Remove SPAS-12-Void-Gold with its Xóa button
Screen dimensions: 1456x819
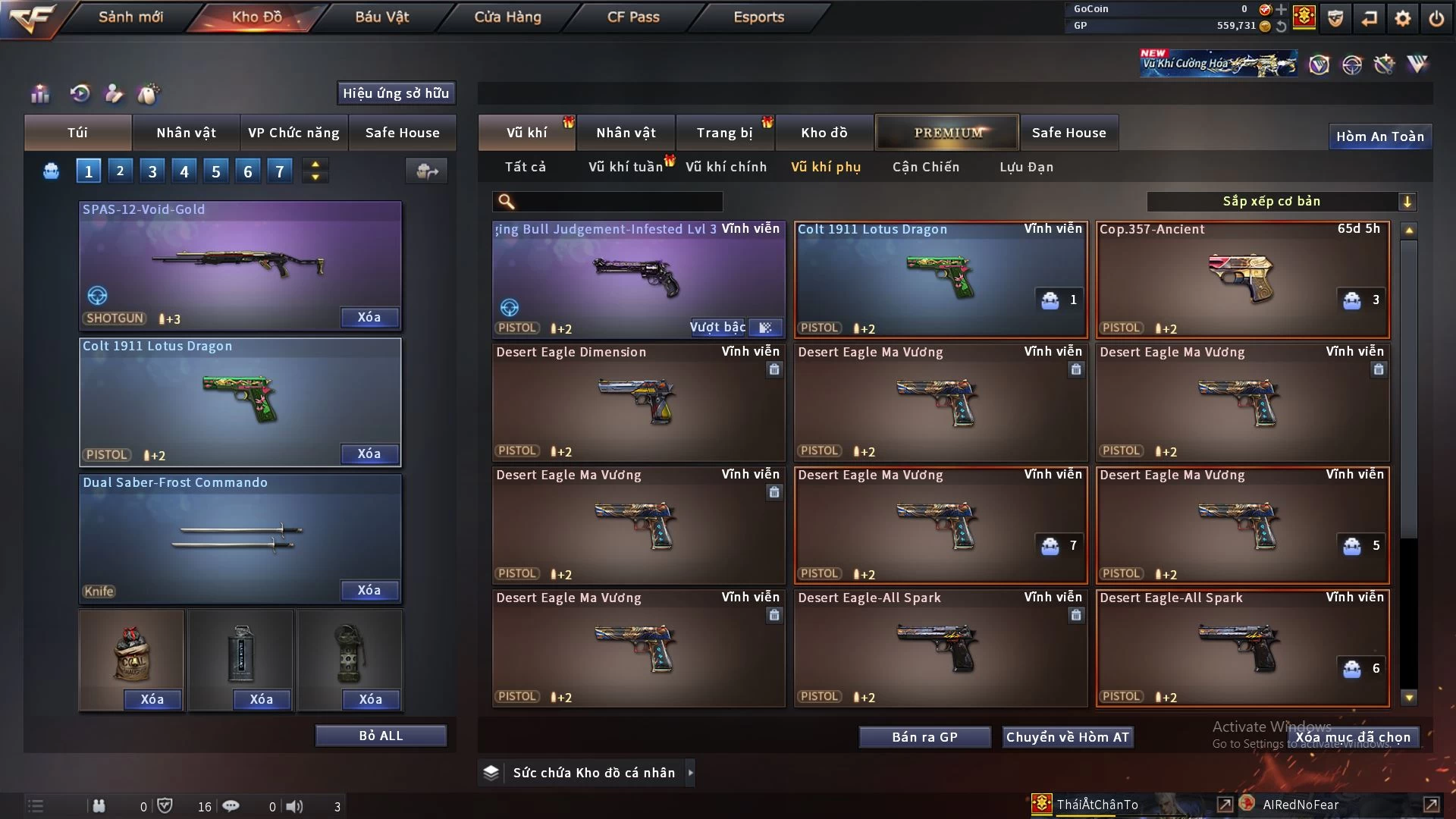click(369, 317)
